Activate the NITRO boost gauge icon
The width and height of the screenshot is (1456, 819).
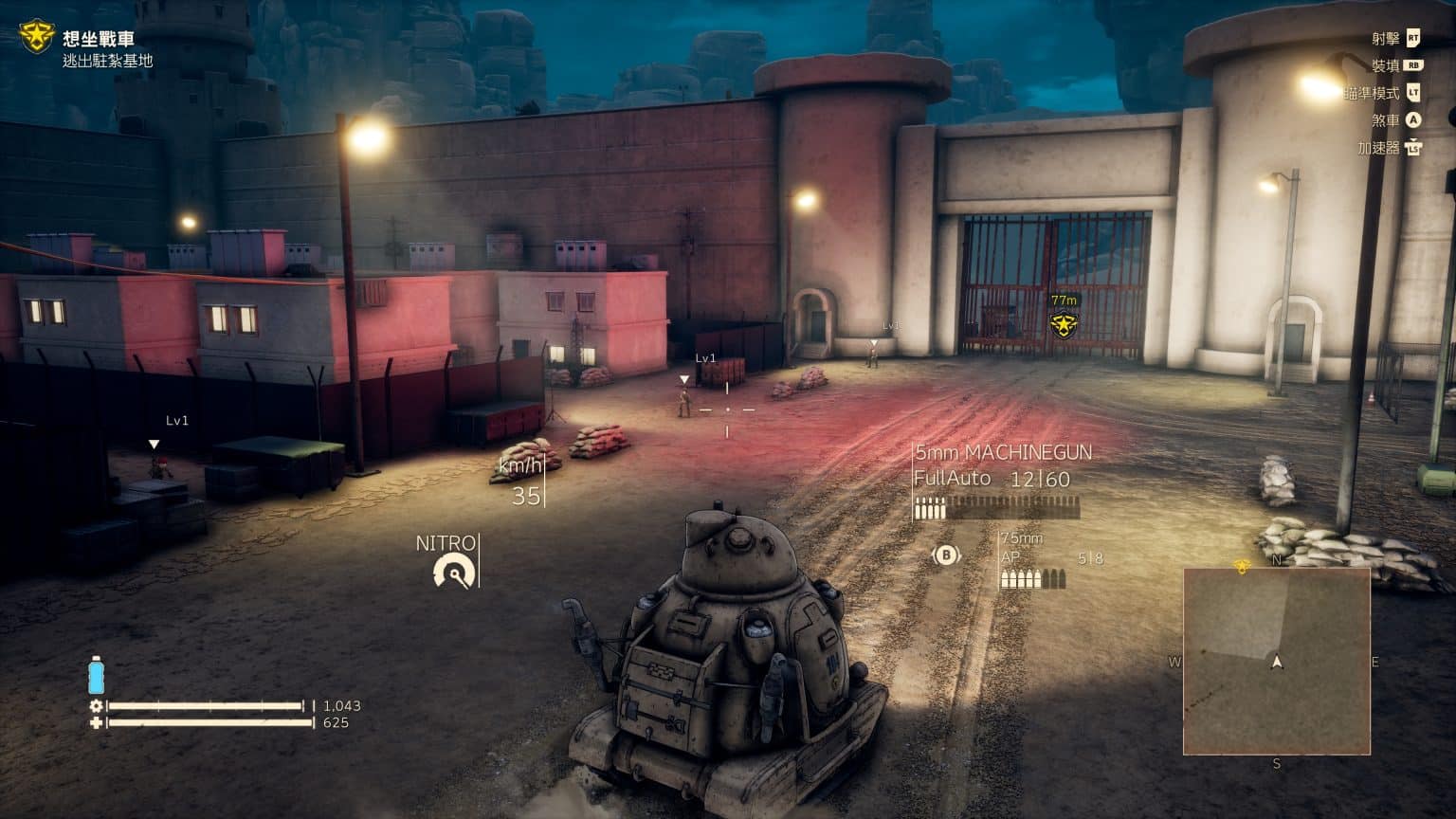(x=453, y=572)
